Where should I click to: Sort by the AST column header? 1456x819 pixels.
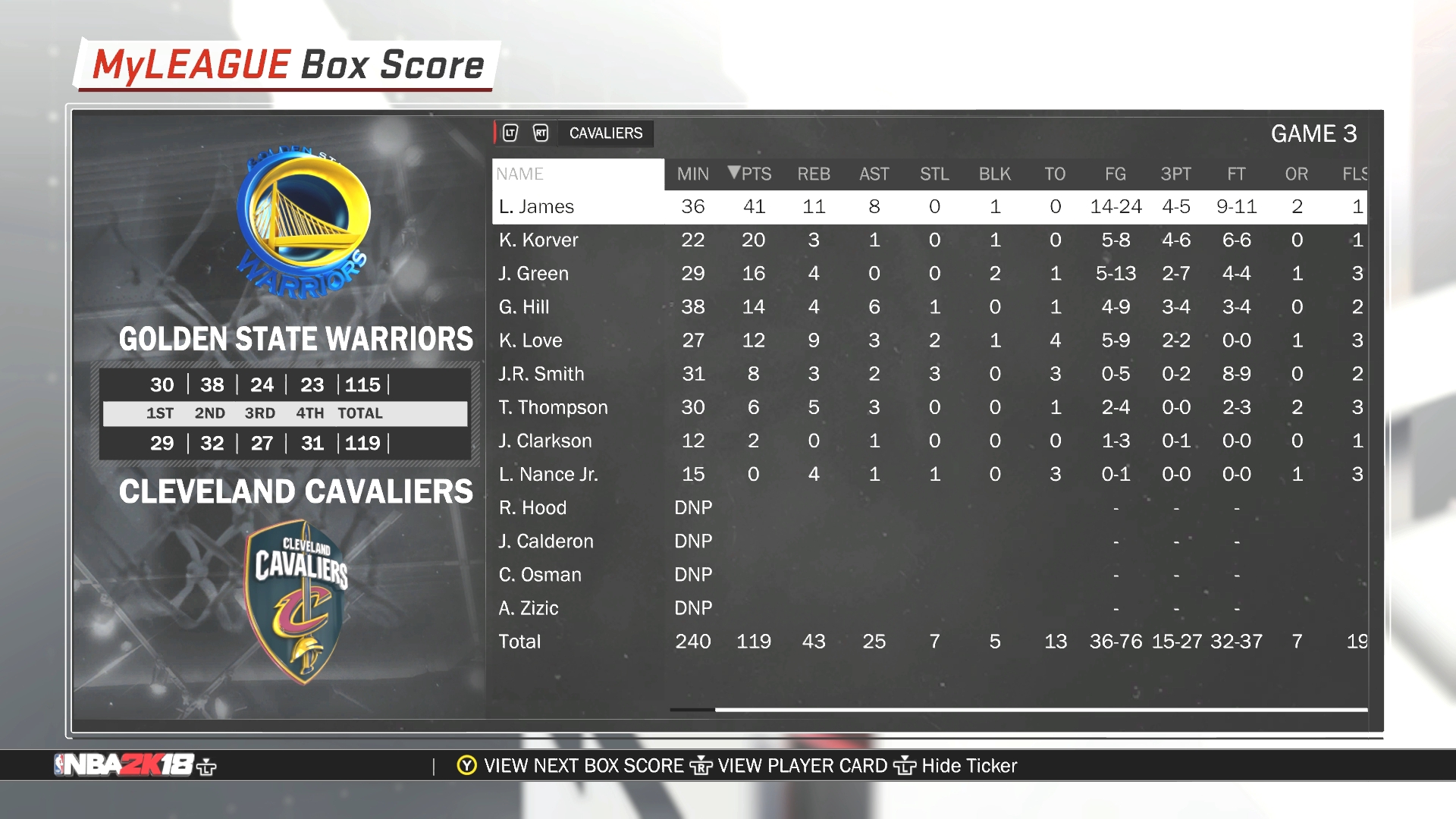[874, 174]
